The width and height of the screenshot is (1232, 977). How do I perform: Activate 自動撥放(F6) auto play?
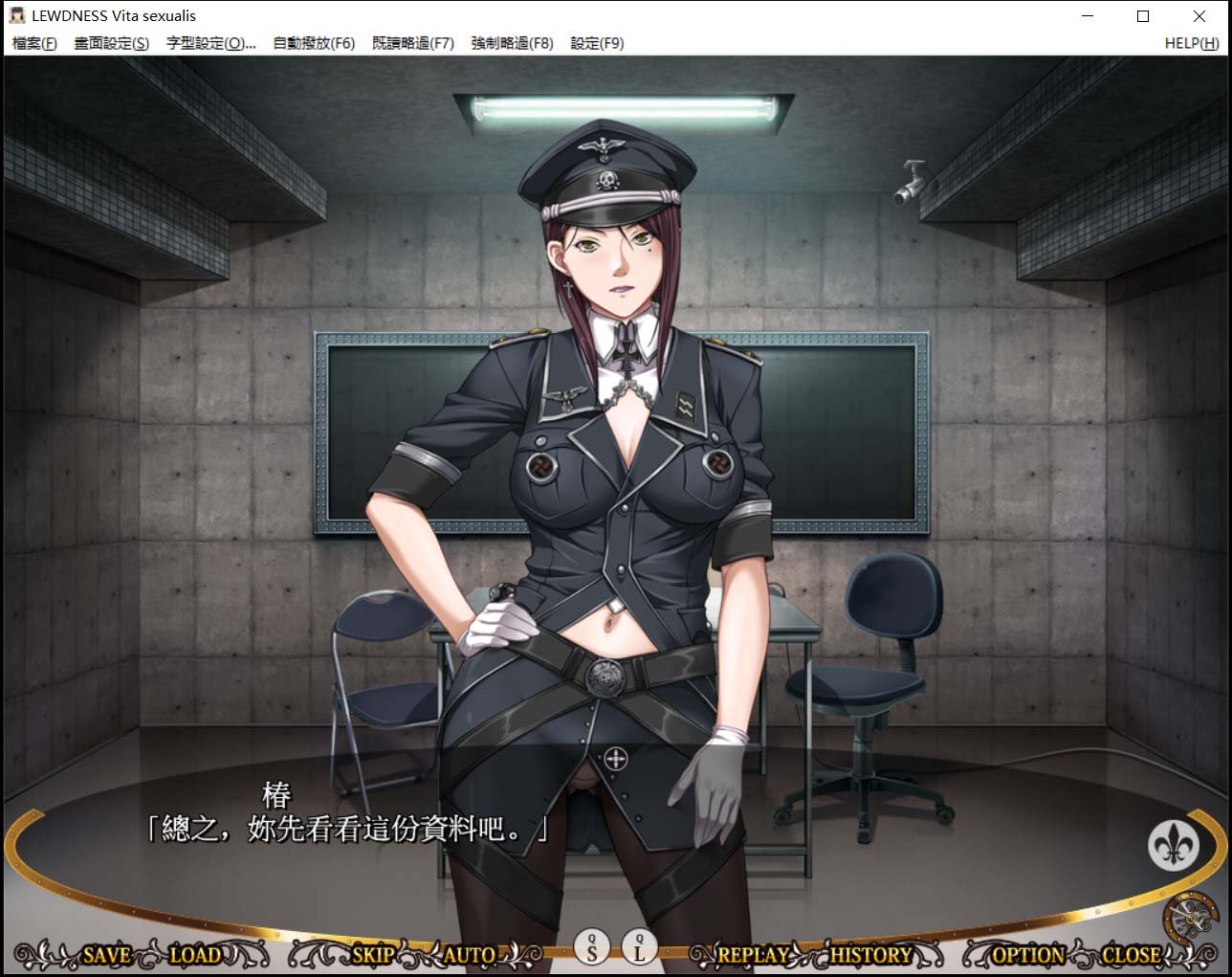coord(313,43)
